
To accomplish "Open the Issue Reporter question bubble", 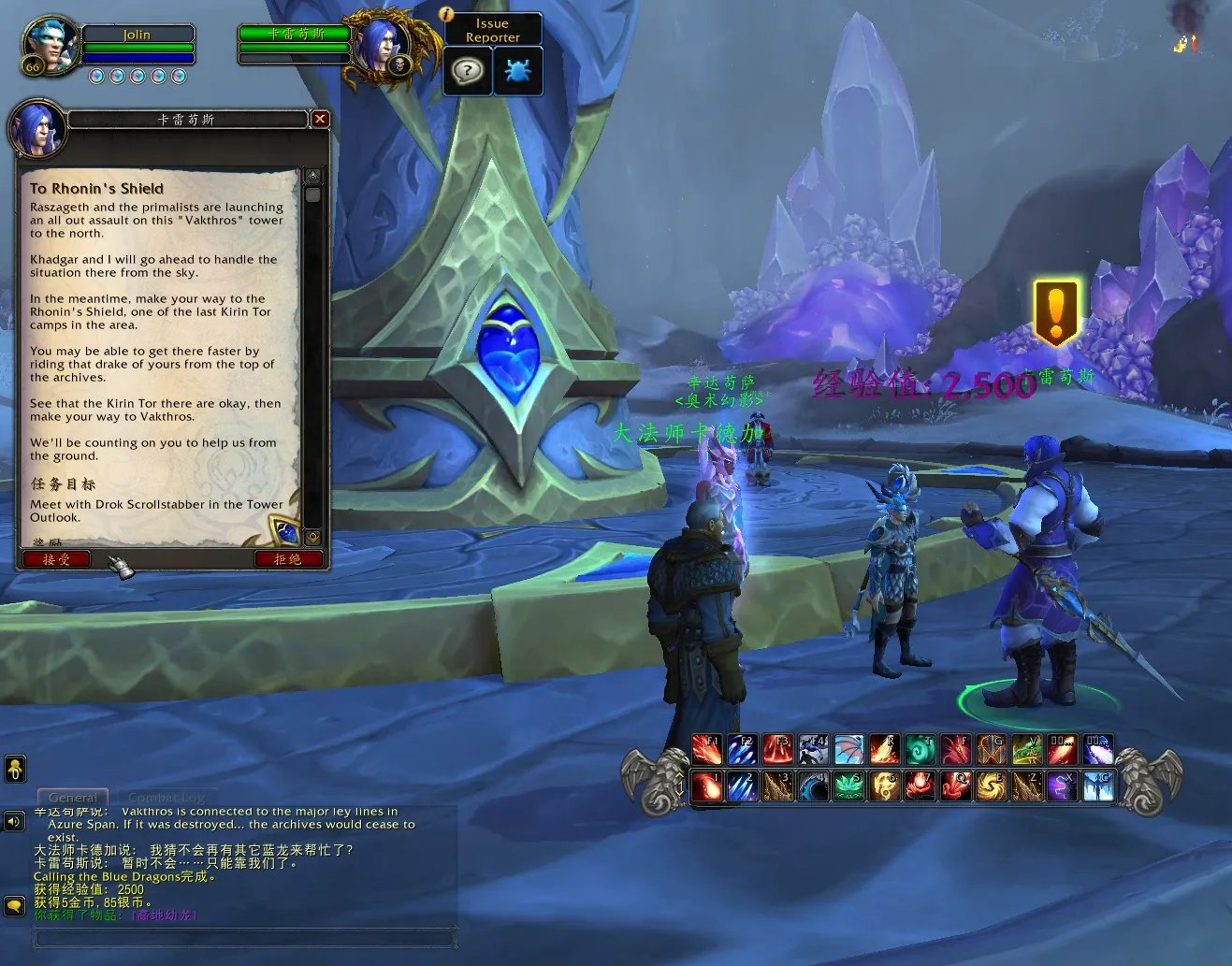I will pyautogui.click(x=467, y=70).
